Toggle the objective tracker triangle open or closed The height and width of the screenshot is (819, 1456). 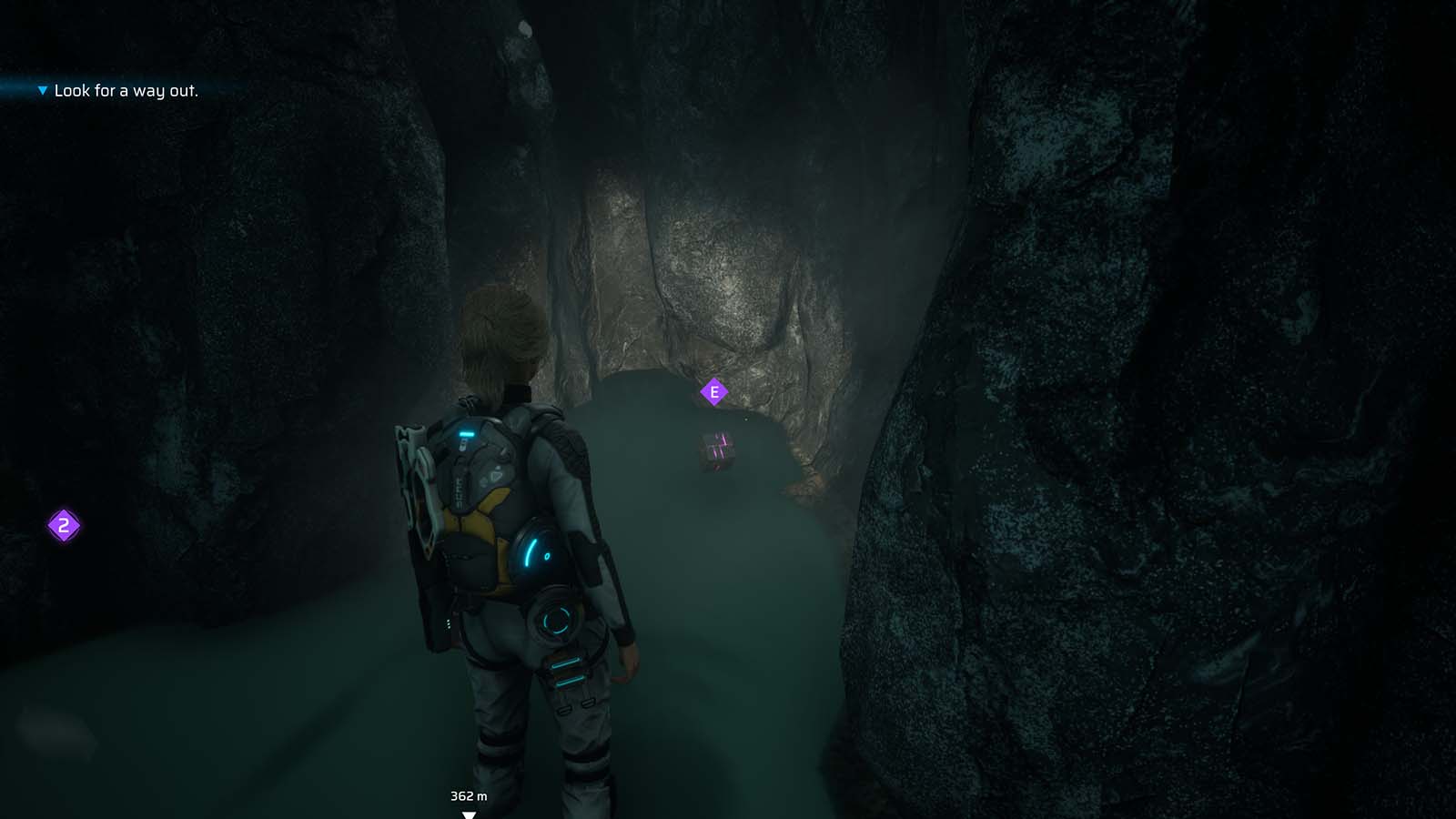(x=40, y=91)
